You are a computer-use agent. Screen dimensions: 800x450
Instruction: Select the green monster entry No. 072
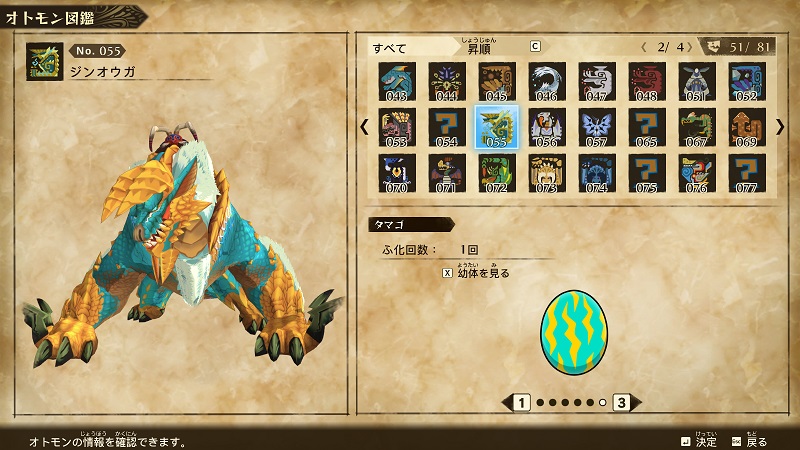tap(497, 172)
